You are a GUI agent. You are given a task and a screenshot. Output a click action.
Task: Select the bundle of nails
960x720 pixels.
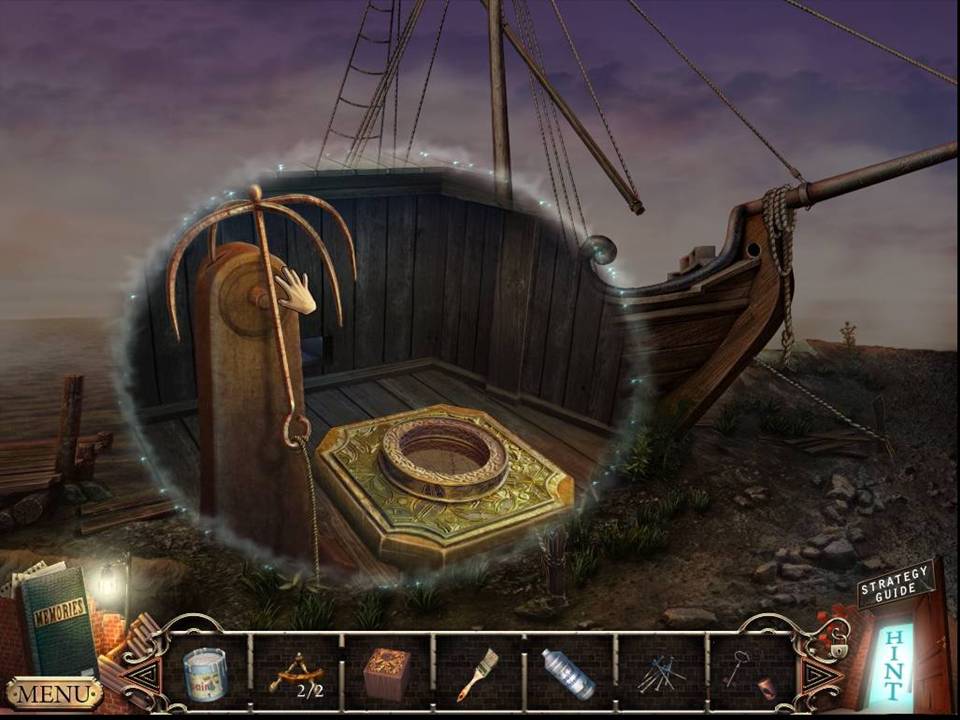[660, 674]
